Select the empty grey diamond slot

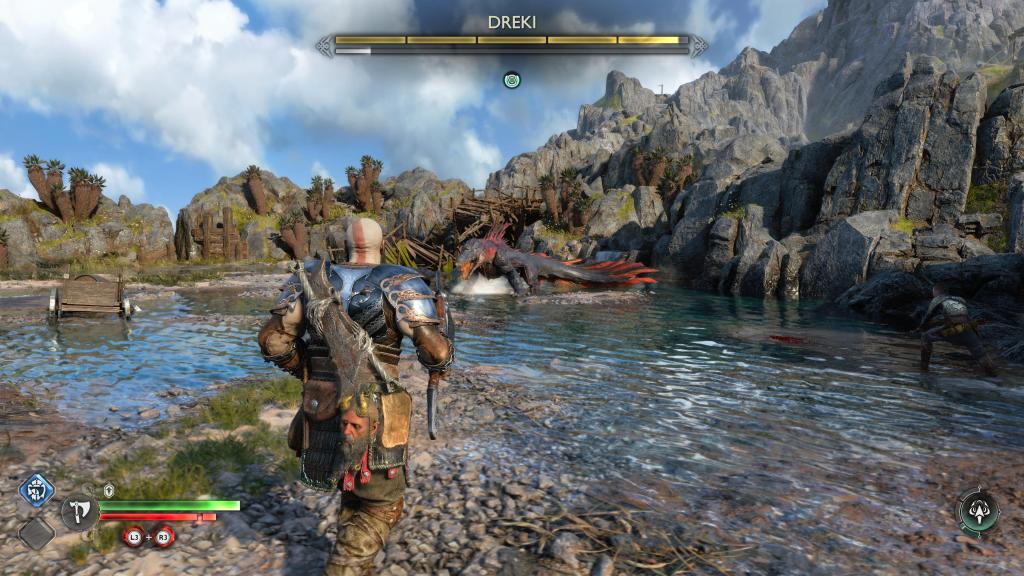[x=37, y=532]
